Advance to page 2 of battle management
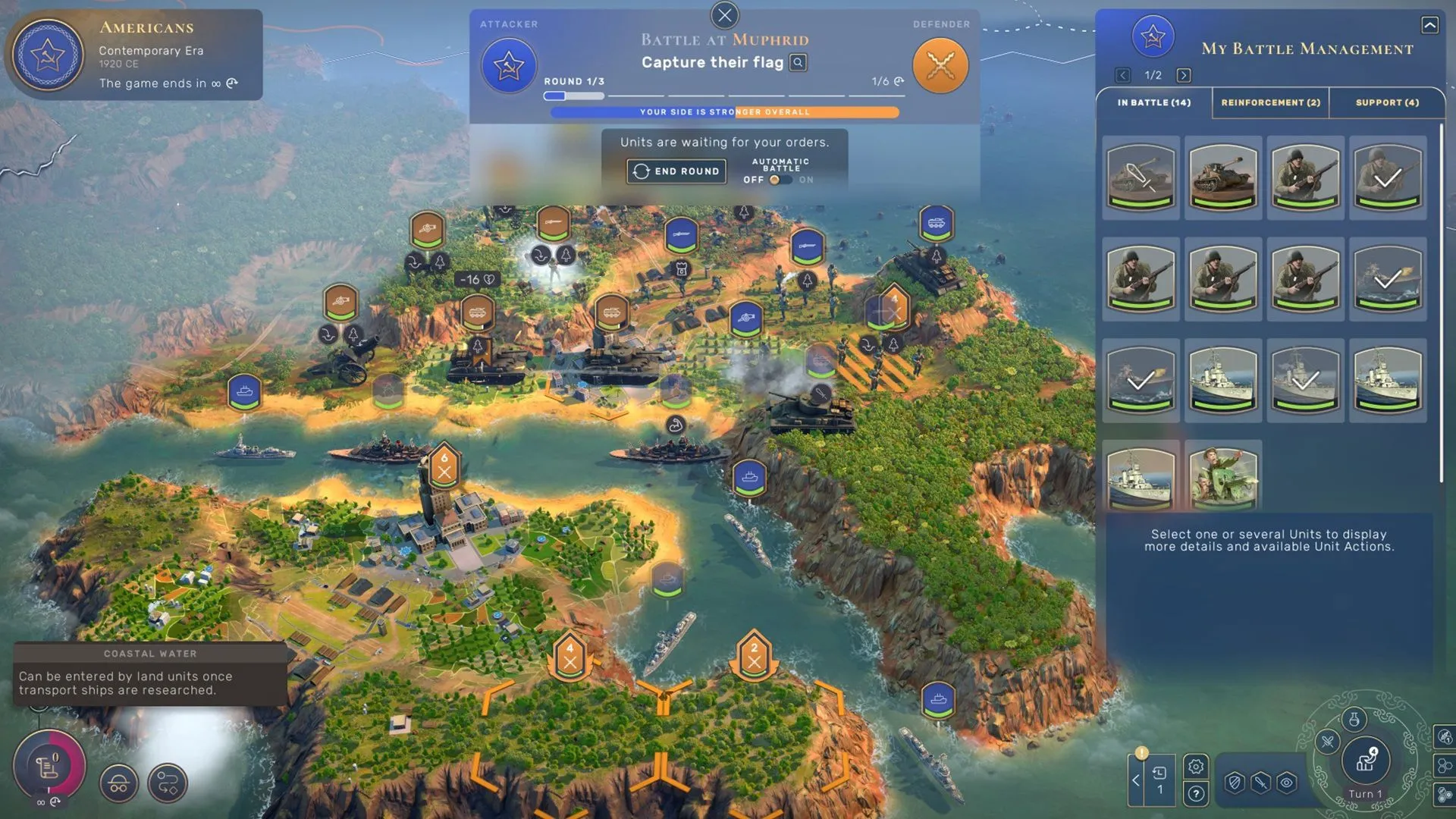 click(1184, 75)
